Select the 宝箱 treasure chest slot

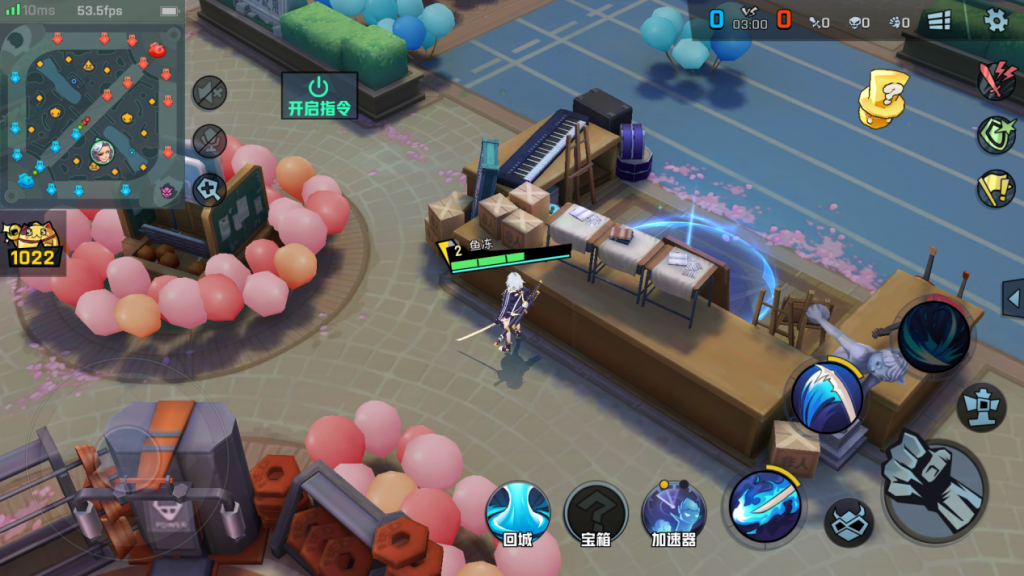(x=595, y=513)
